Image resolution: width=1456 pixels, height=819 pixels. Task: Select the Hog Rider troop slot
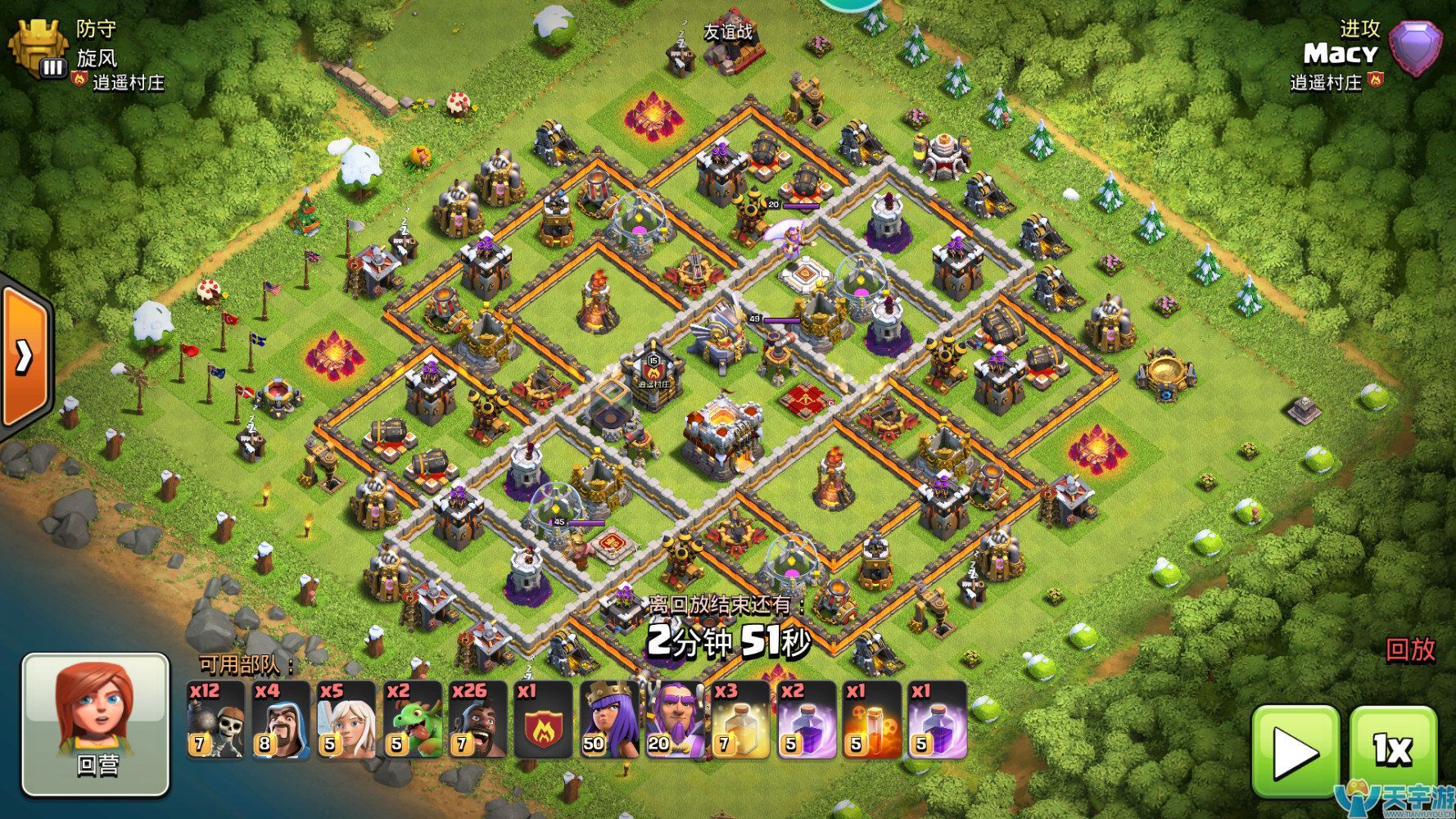(478, 720)
